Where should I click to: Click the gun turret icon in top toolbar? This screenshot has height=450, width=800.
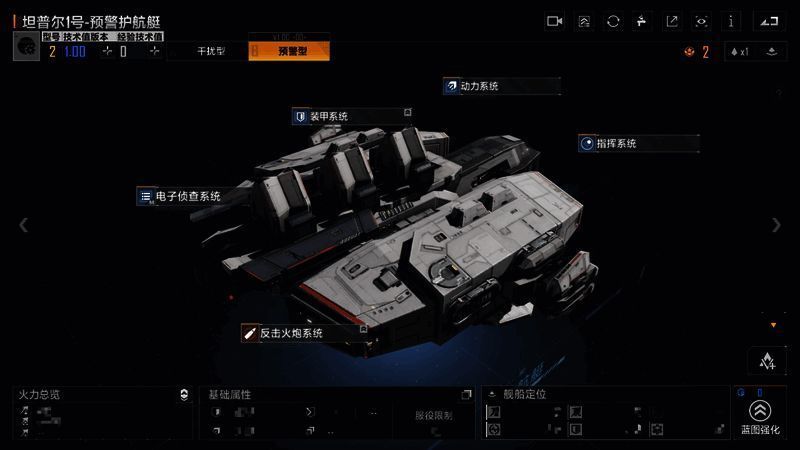(x=643, y=21)
